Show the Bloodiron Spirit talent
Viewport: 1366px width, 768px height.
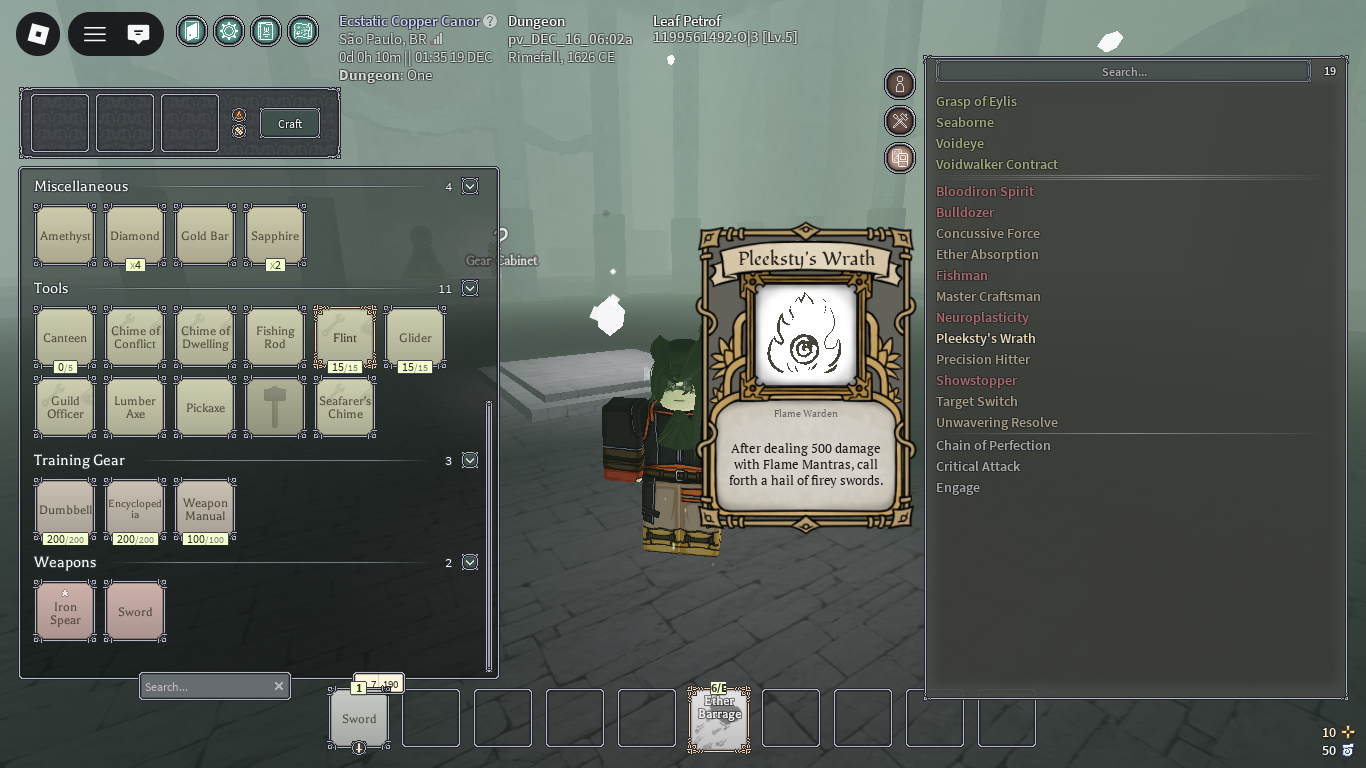(x=985, y=191)
